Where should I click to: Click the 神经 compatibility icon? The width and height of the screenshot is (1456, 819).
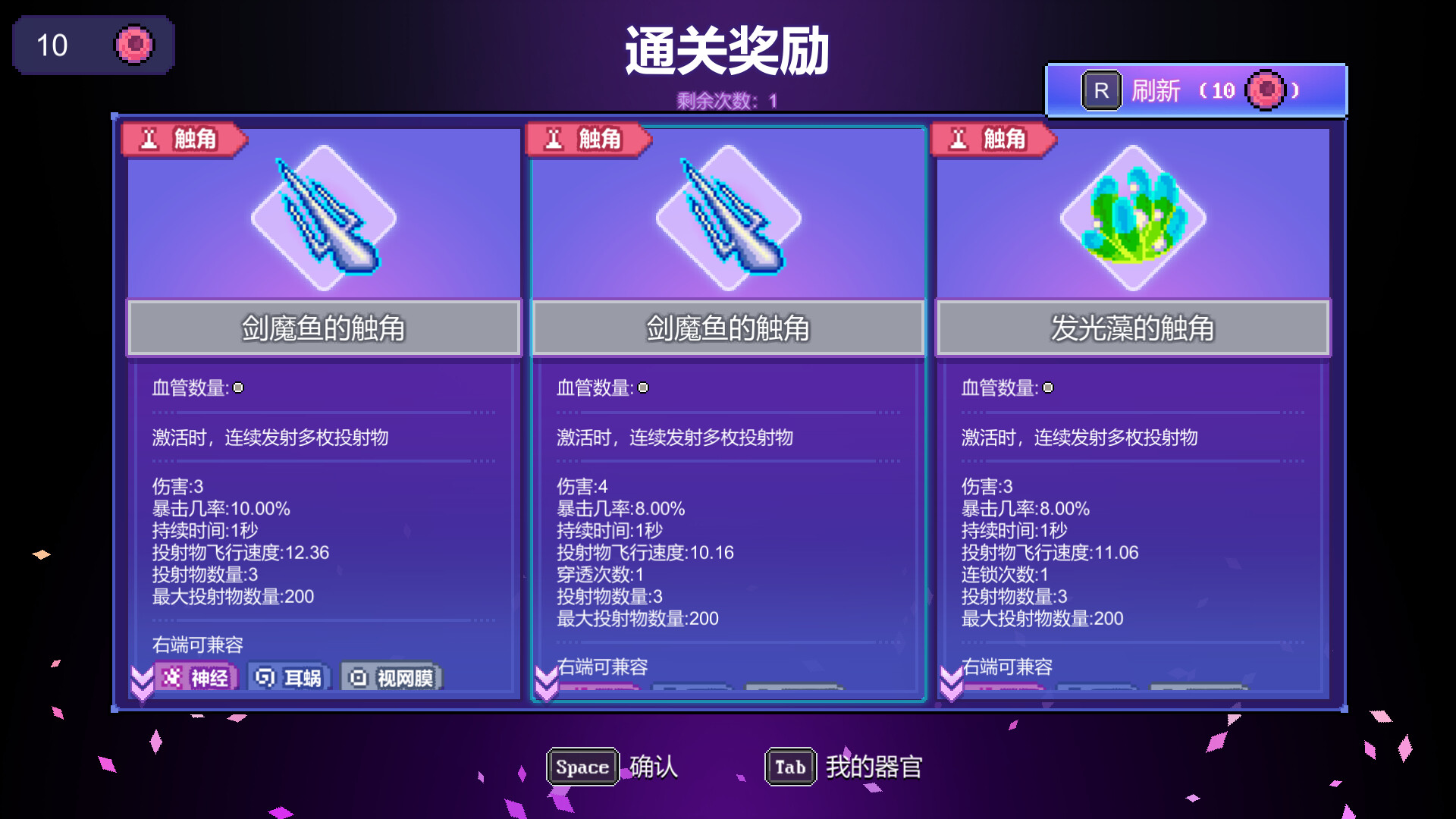point(197,677)
